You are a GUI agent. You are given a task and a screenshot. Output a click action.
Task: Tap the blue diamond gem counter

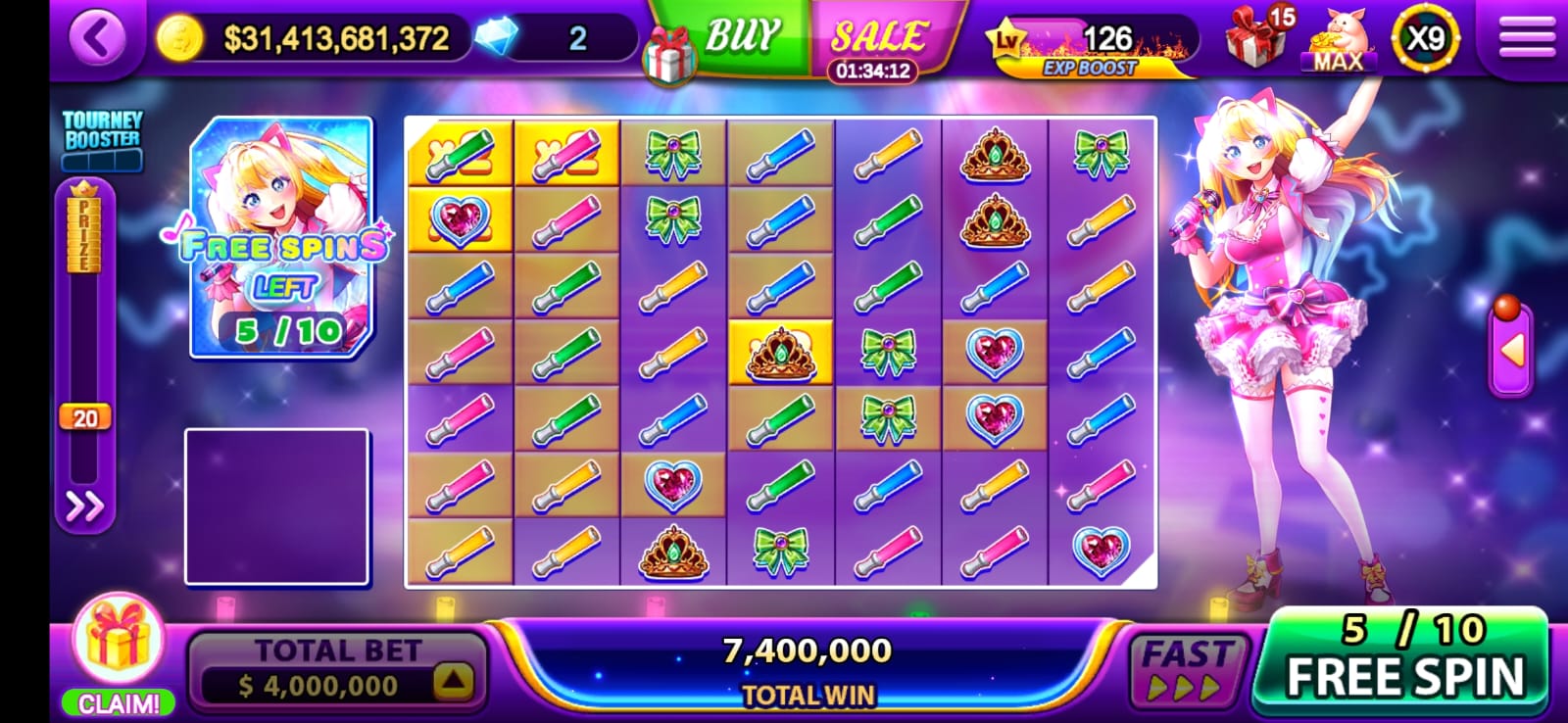pyautogui.click(x=499, y=39)
